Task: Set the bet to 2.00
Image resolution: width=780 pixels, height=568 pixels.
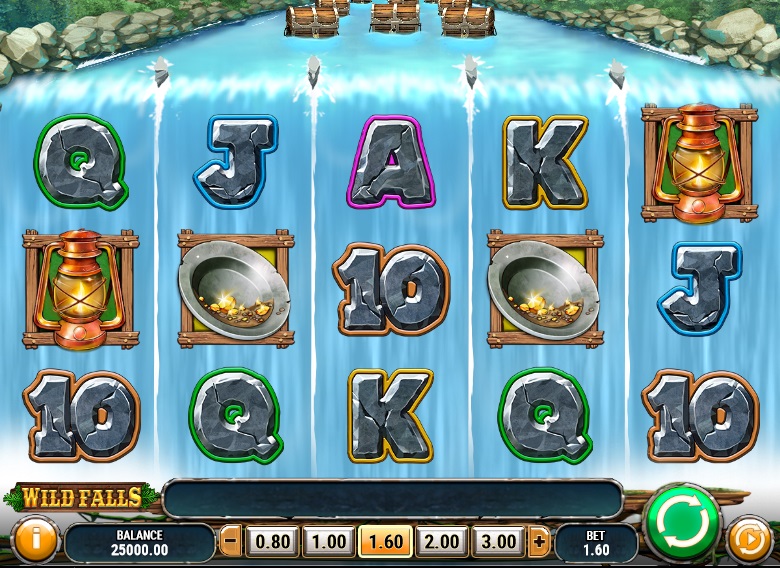Action: [442, 542]
